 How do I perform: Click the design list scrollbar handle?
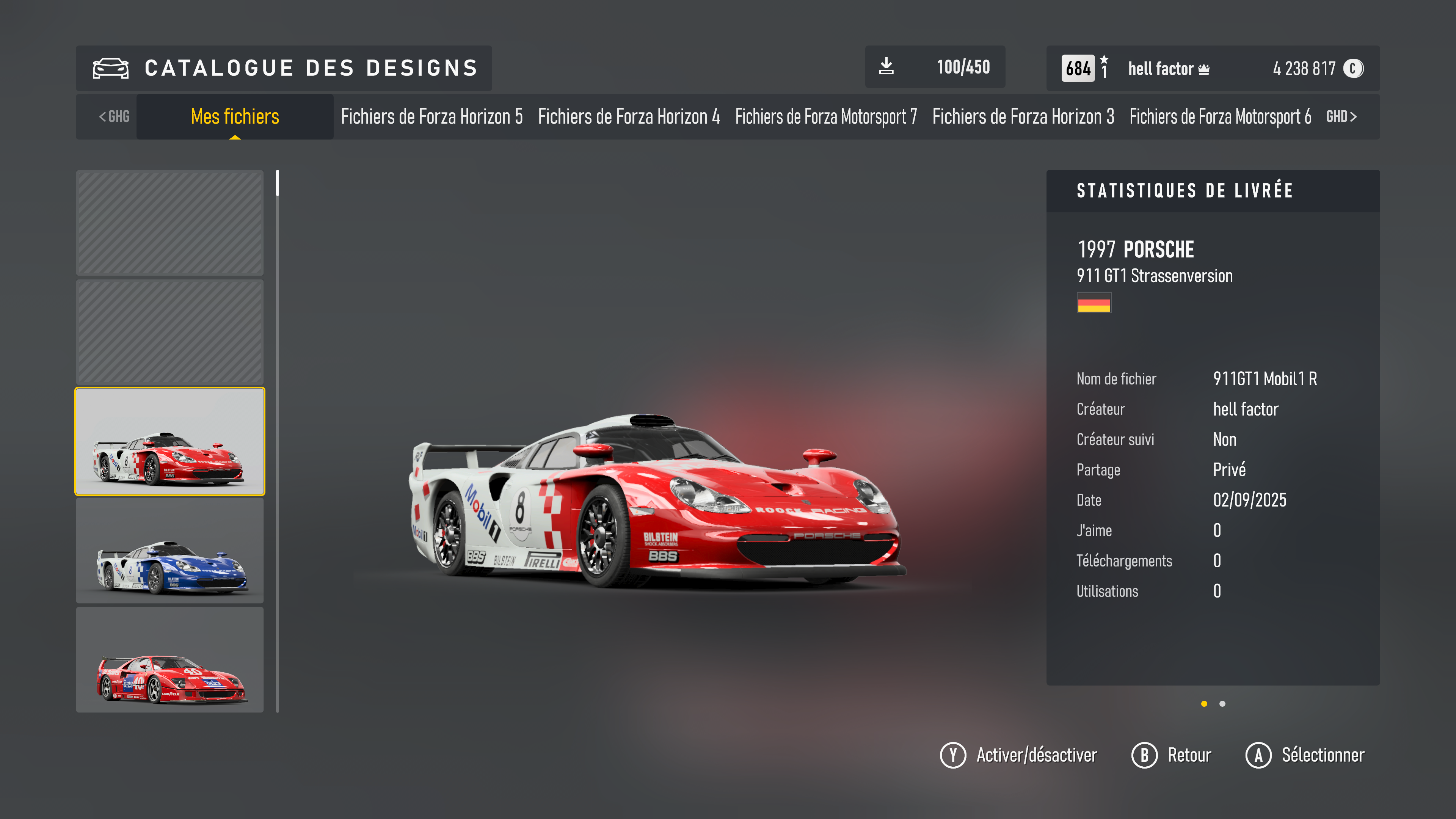278,183
